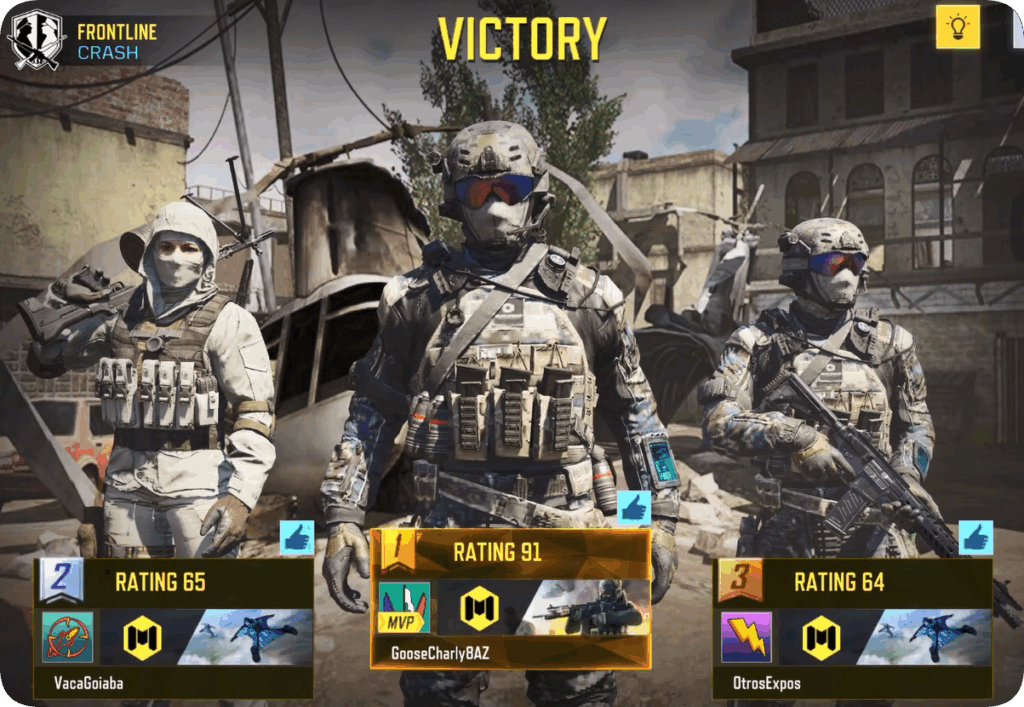Click the yellow lightbulb tip button
The width and height of the screenshot is (1024, 707).
(957, 27)
